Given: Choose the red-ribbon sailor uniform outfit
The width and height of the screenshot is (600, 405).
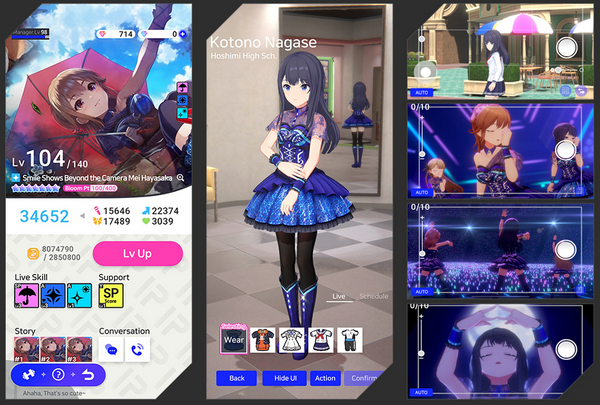Looking at the screenshot, I should (320, 339).
